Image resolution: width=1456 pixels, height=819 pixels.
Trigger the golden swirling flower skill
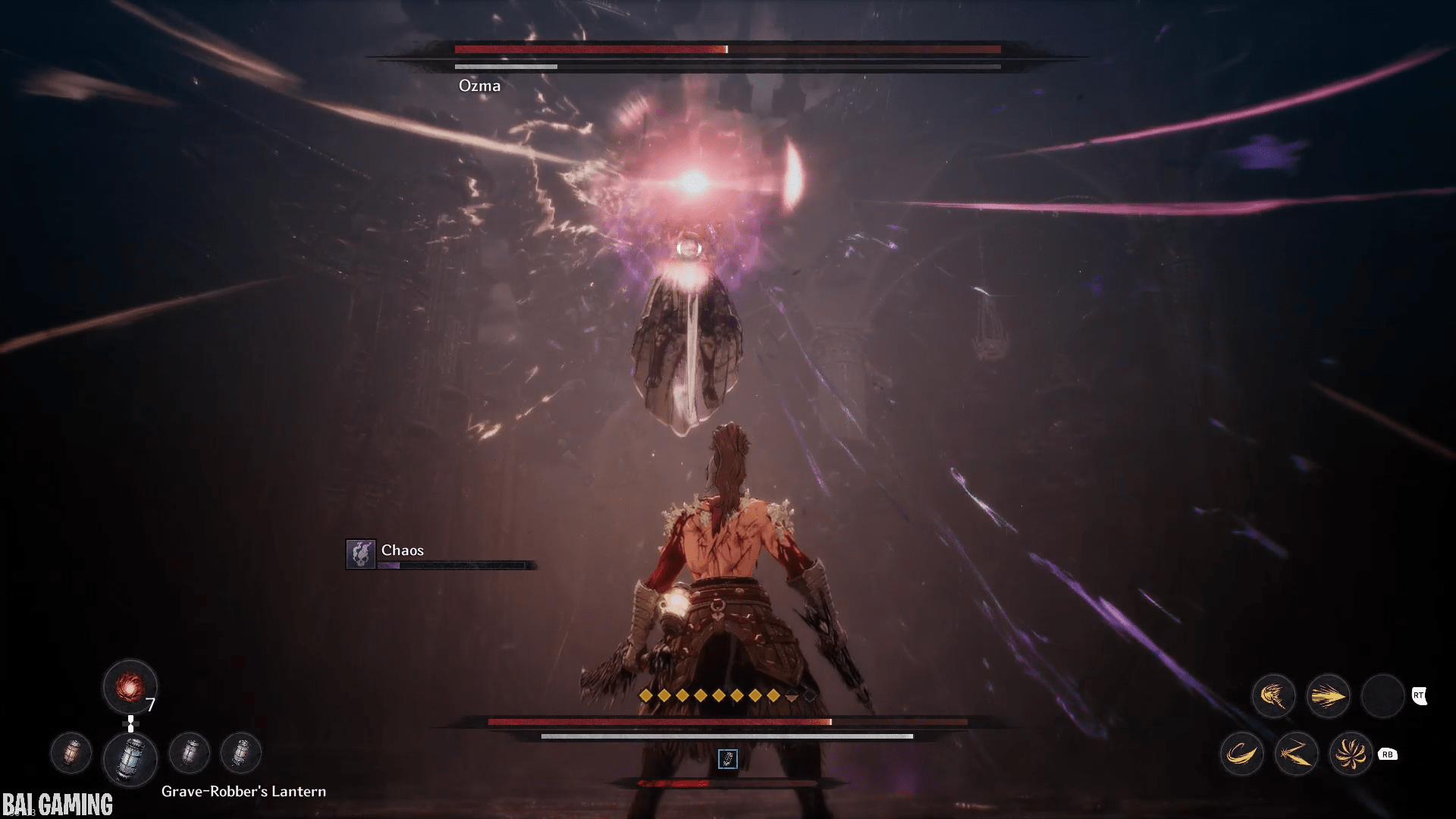click(1351, 754)
